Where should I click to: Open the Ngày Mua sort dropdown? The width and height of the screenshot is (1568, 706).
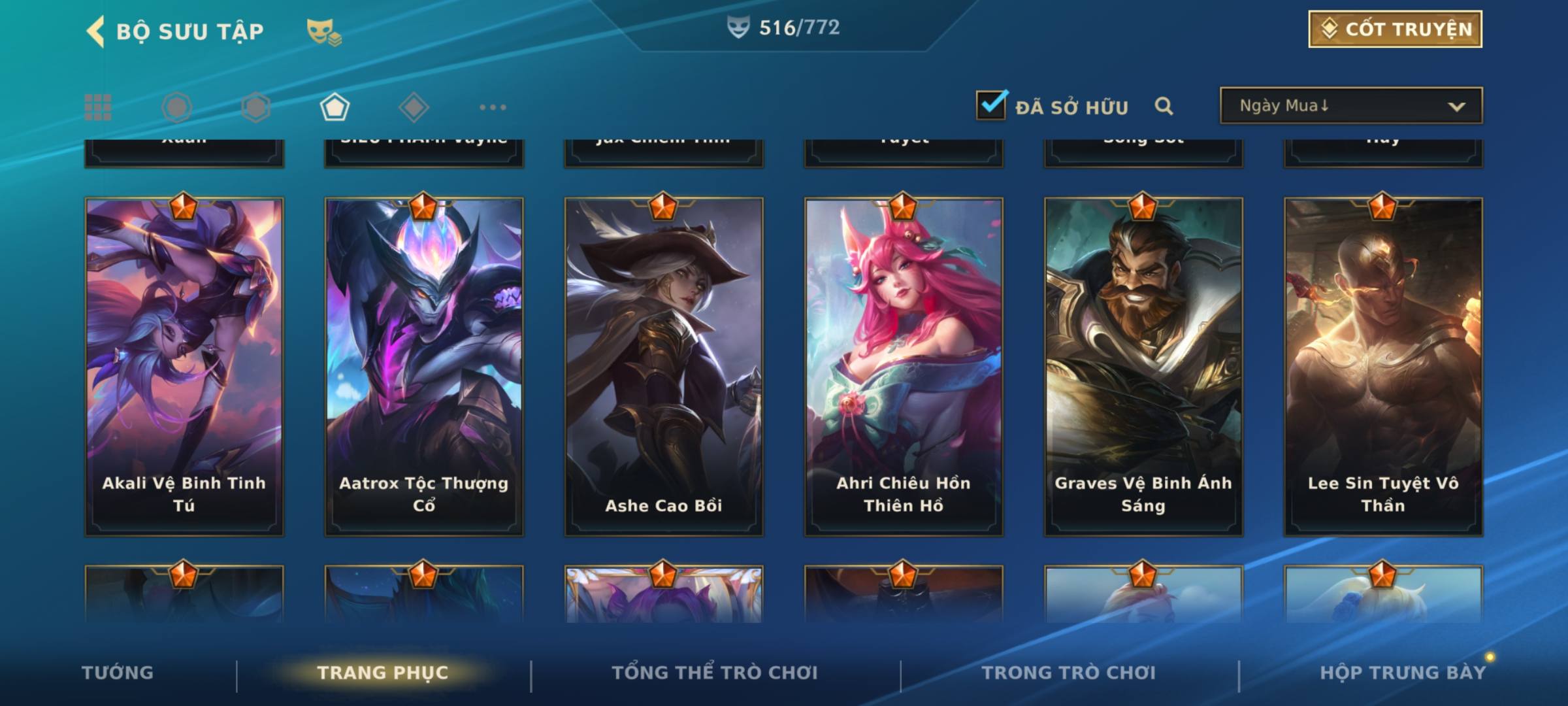1350,106
